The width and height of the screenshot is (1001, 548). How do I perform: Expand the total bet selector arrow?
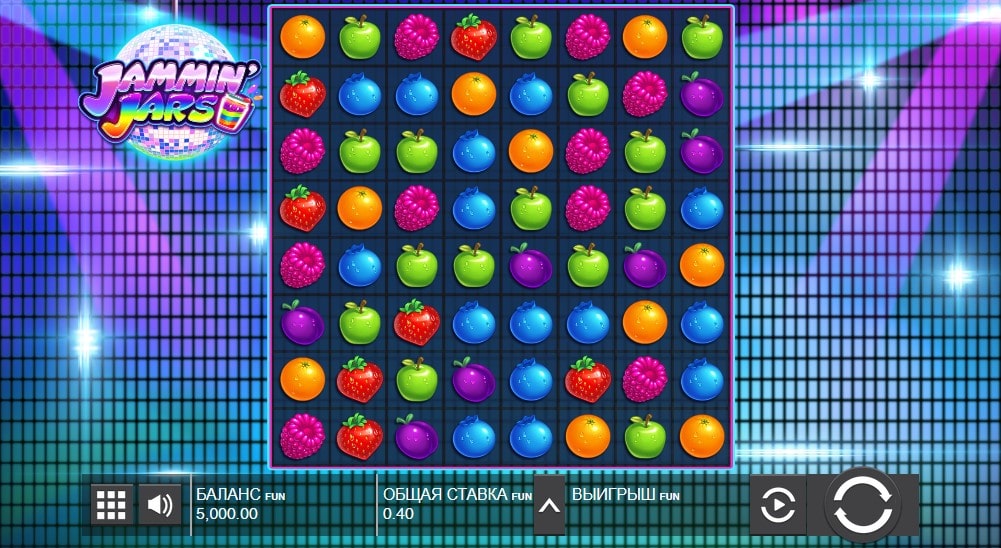click(549, 504)
